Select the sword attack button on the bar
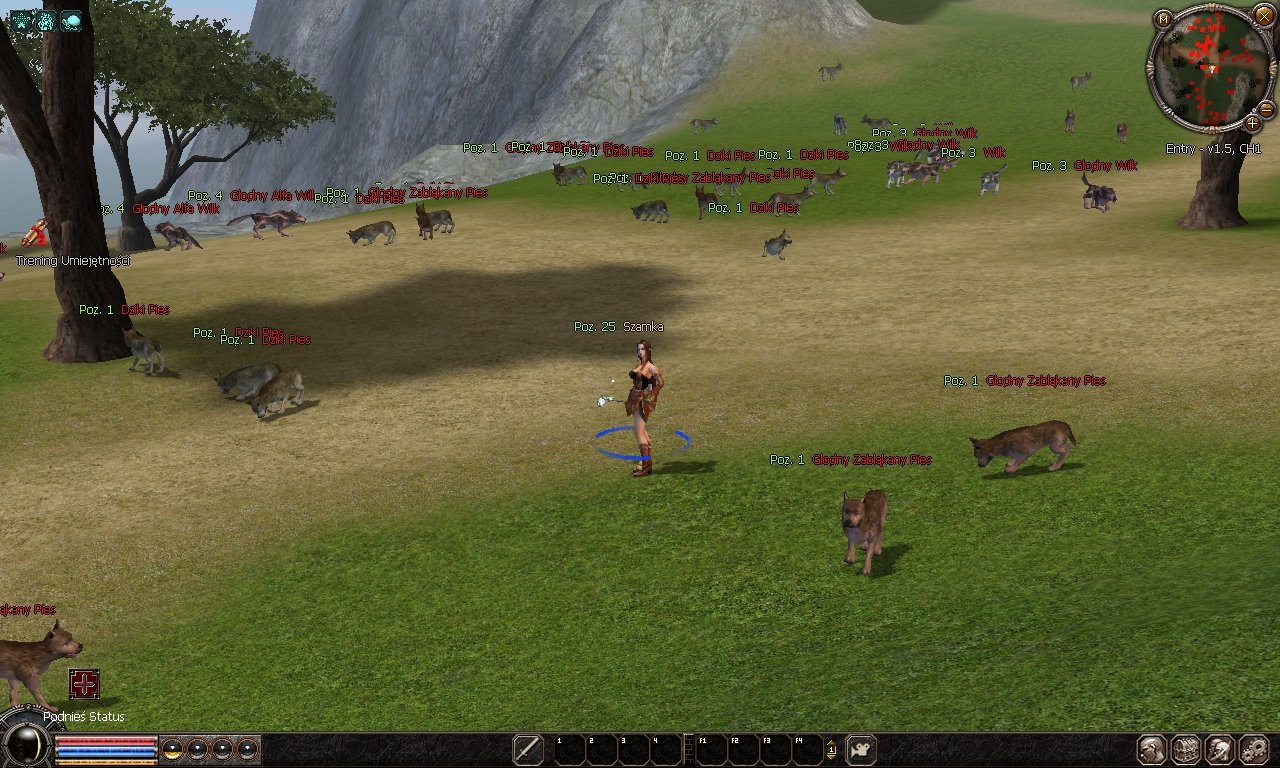 [528, 749]
